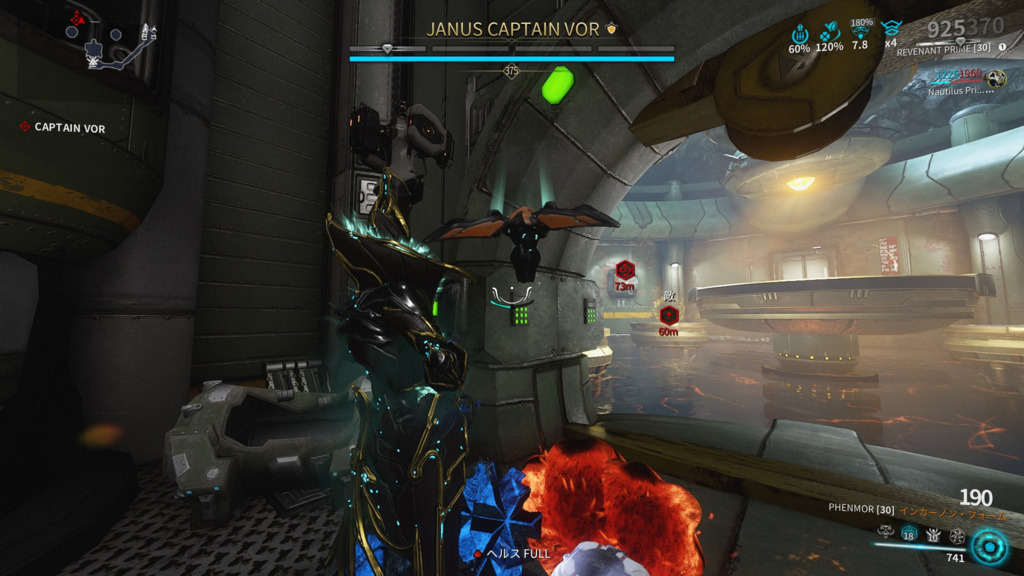Activate the ability icon showing 10
Image resolution: width=1024 pixels, height=576 pixels.
[x=933, y=535]
